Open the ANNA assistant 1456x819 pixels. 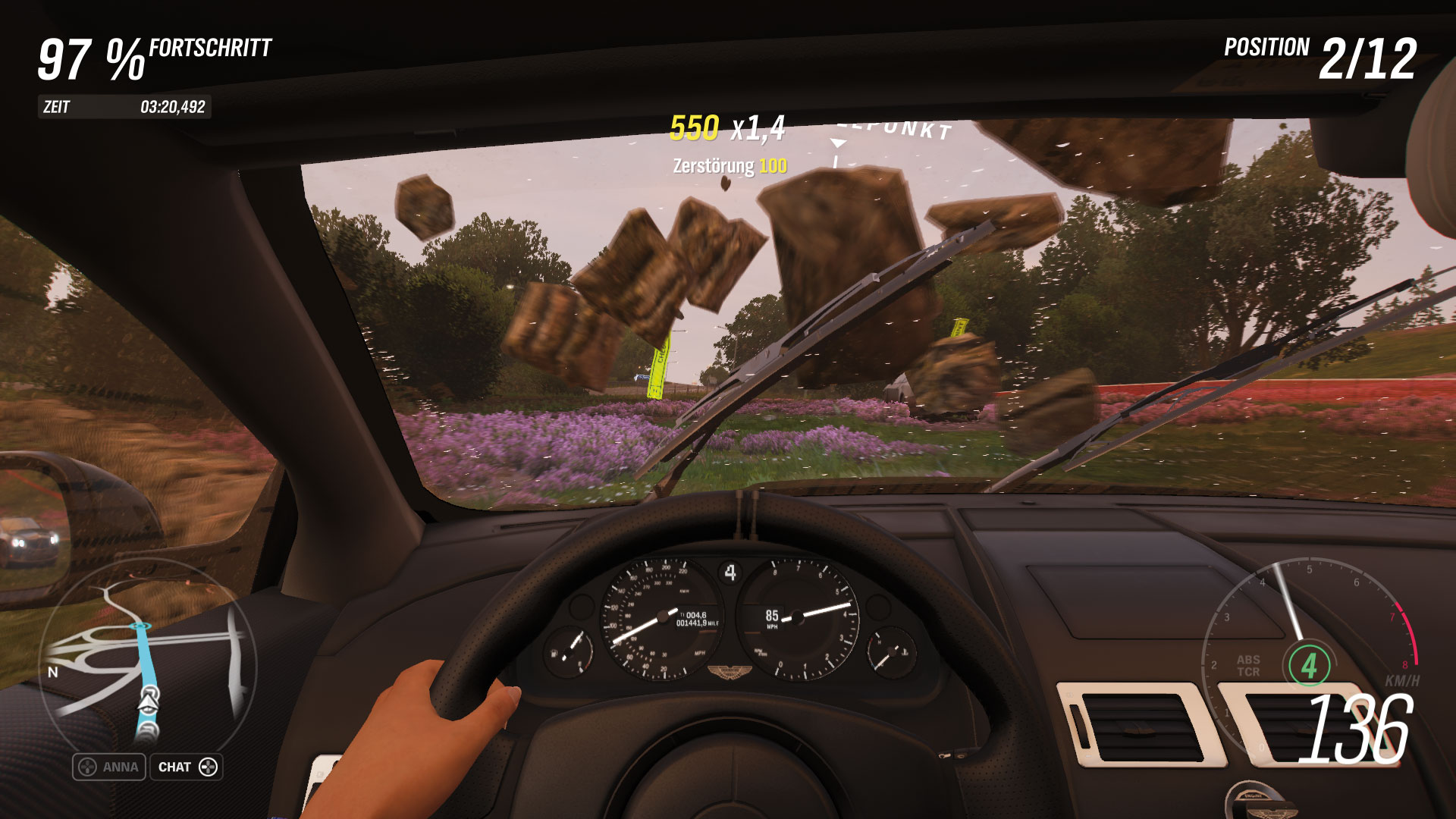coord(109,767)
